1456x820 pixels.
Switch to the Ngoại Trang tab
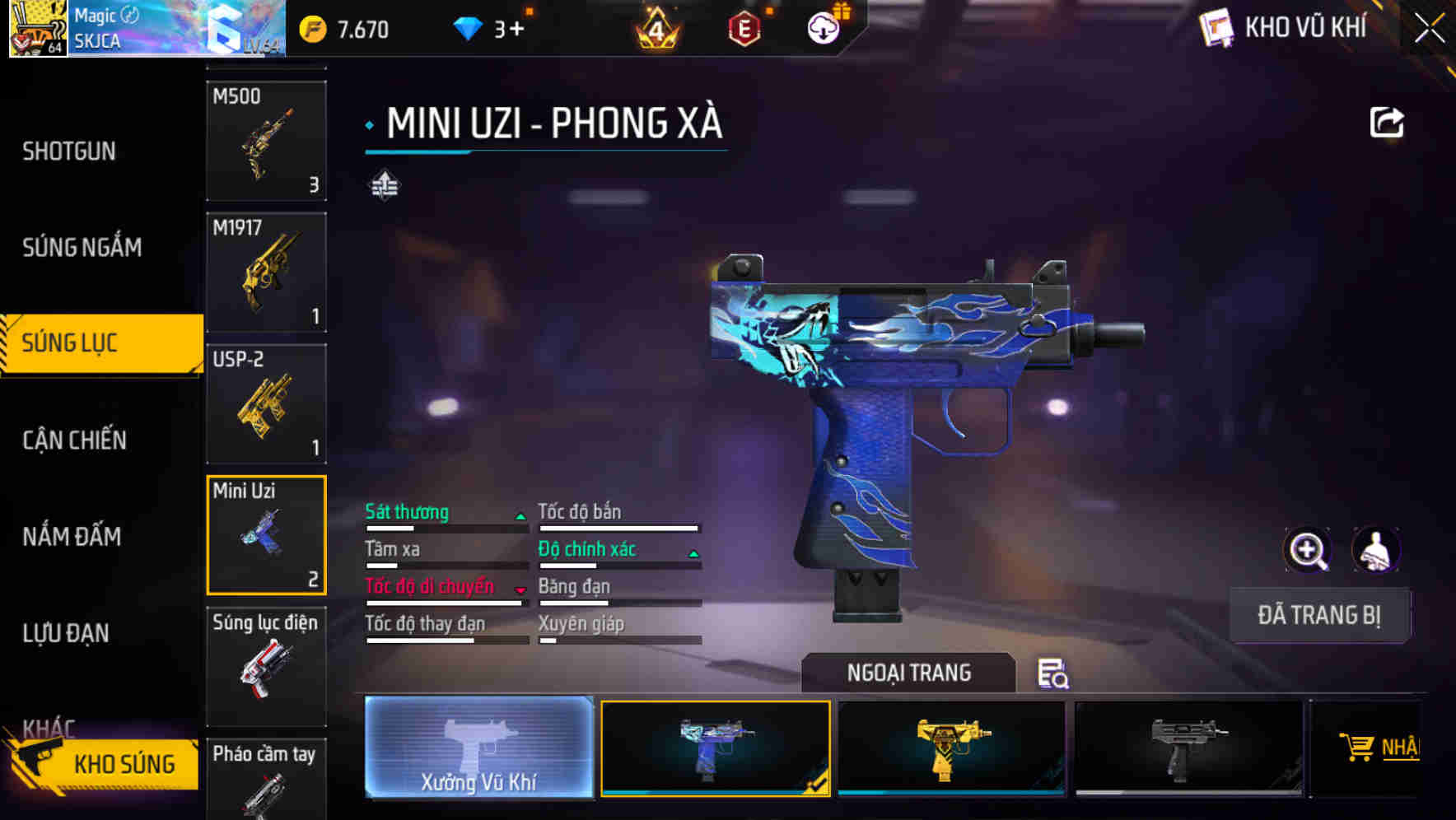pos(908,673)
